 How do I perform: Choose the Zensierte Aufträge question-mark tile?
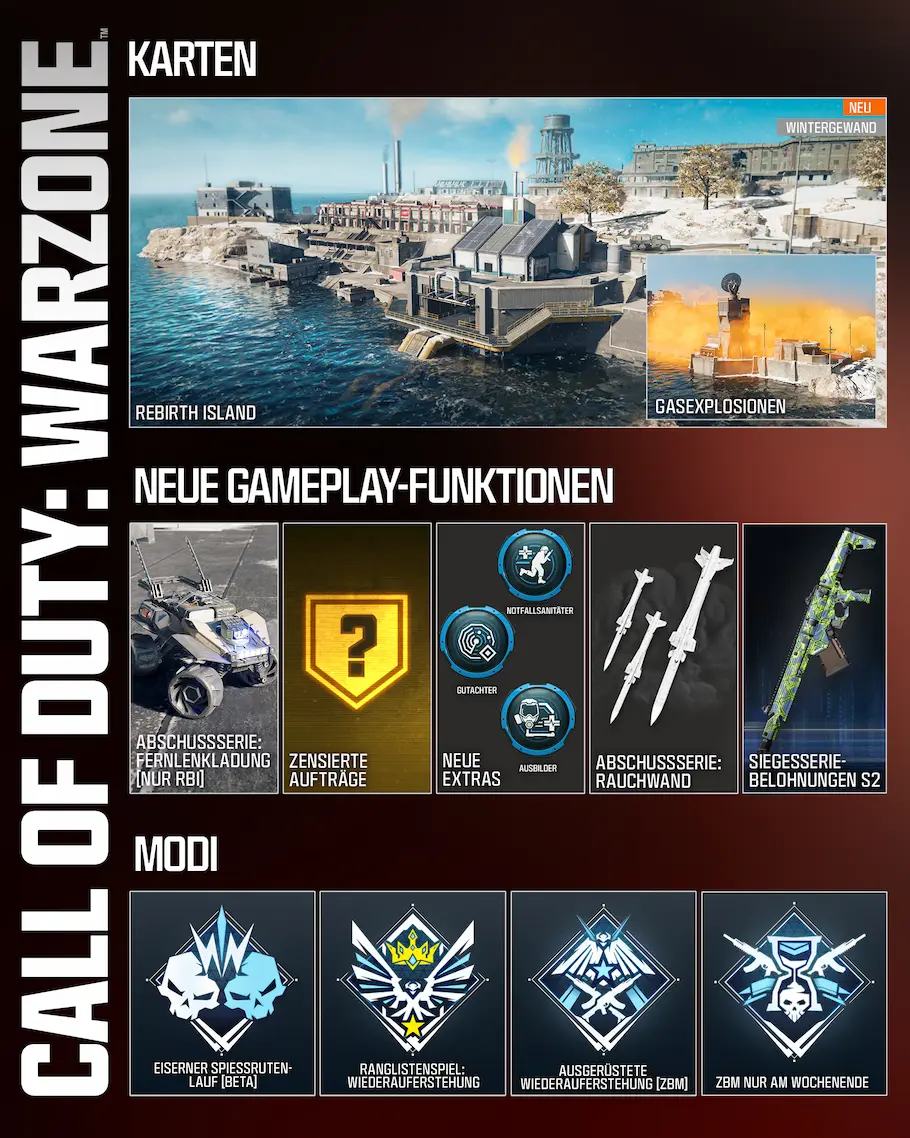point(357,657)
